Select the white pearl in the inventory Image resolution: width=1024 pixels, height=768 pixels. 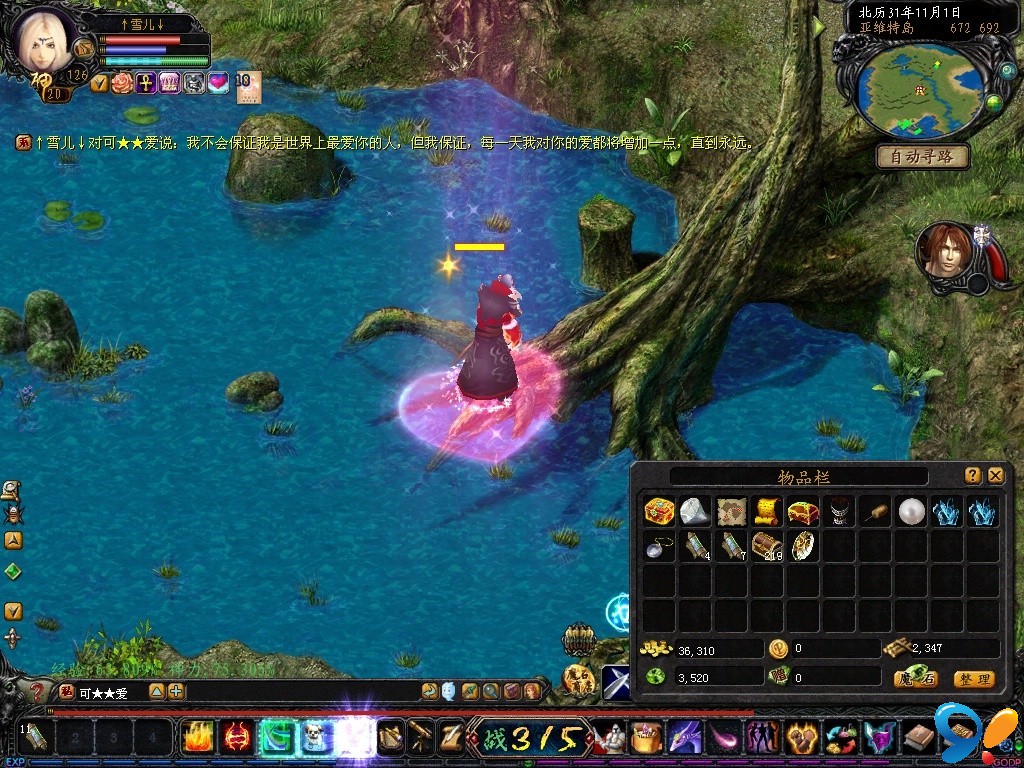coord(910,512)
